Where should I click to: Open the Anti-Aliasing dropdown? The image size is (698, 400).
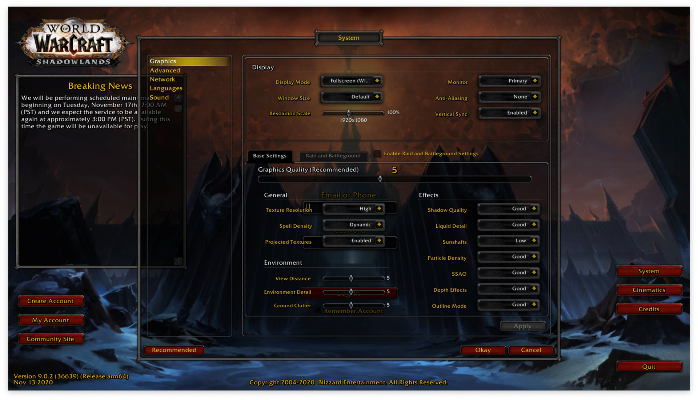click(509, 97)
